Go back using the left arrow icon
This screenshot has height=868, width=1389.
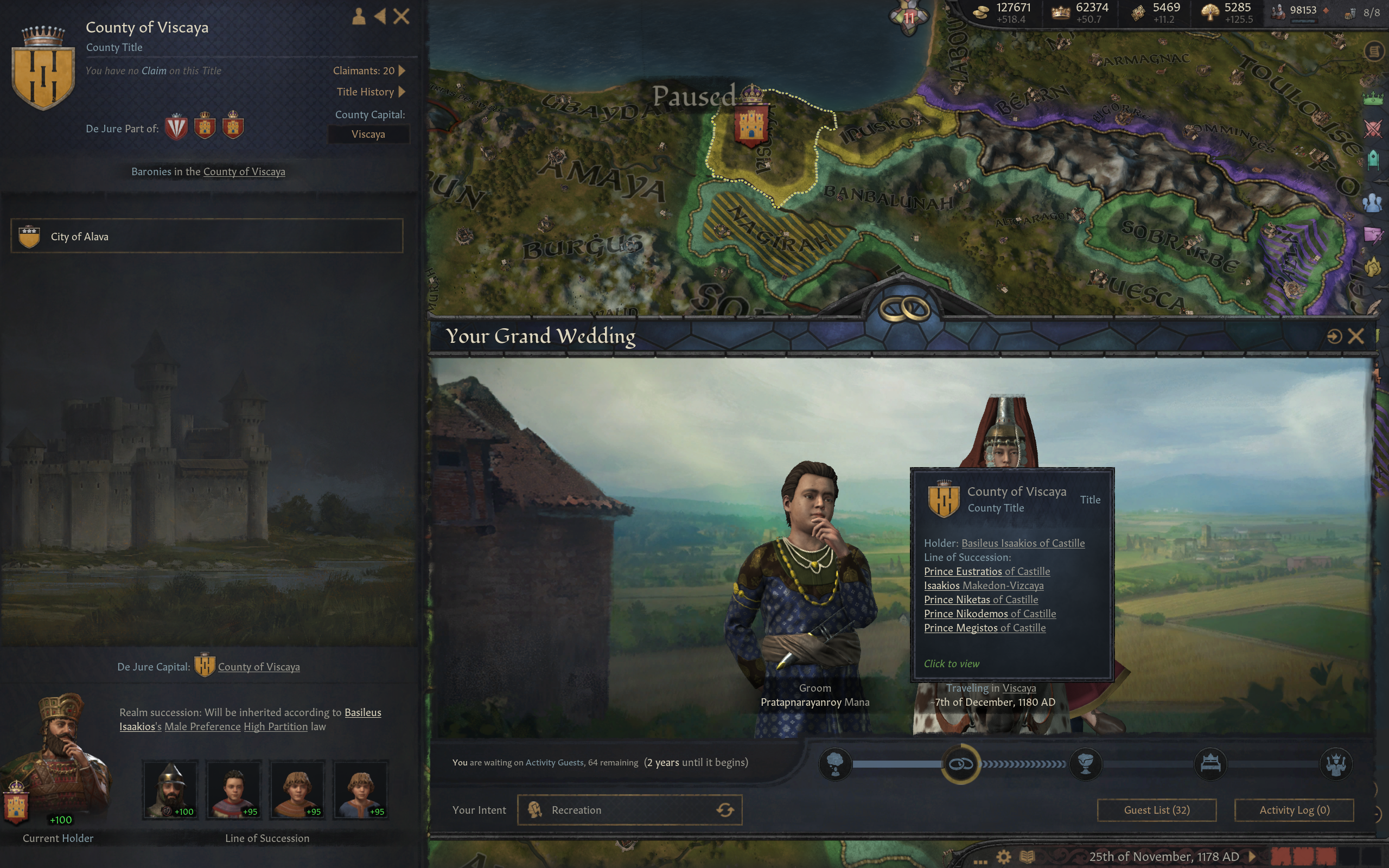click(380, 16)
